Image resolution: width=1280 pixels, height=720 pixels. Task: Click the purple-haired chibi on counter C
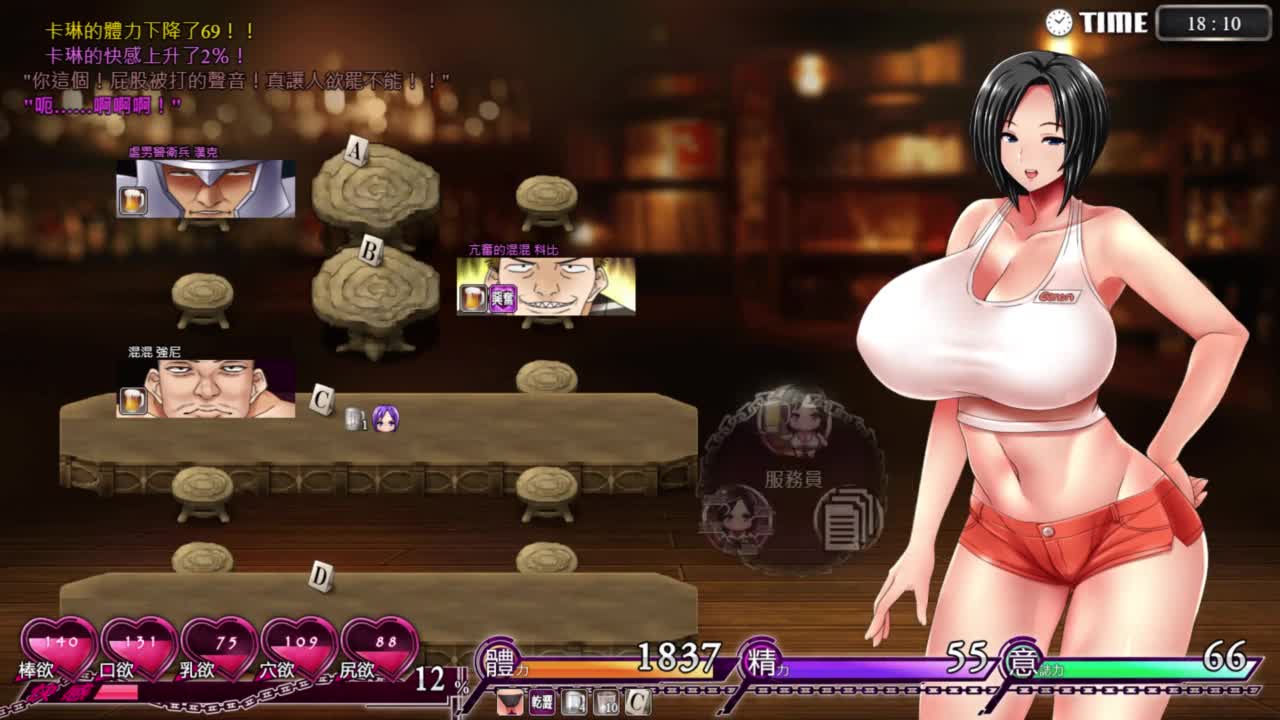tap(385, 420)
